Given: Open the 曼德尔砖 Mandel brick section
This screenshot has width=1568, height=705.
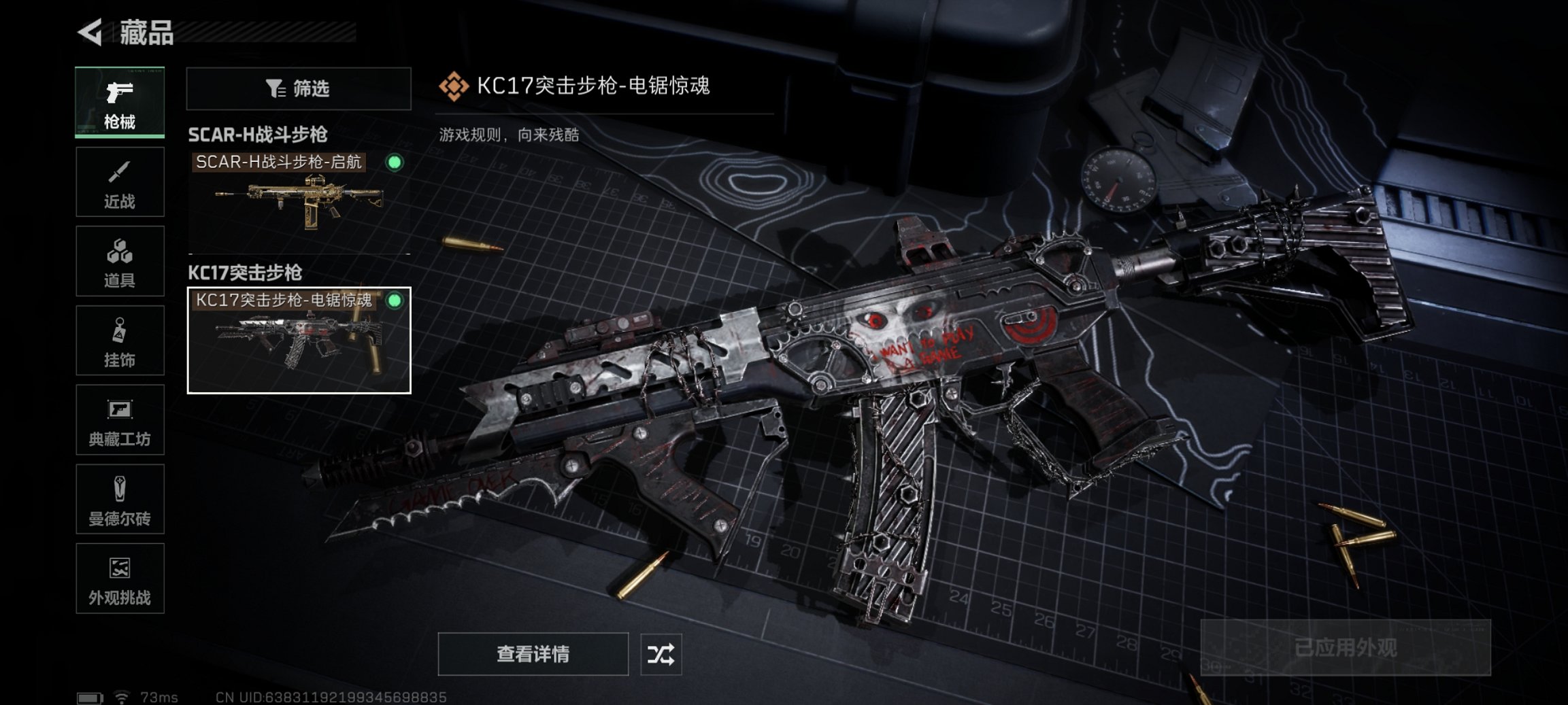Looking at the screenshot, I should (x=120, y=498).
